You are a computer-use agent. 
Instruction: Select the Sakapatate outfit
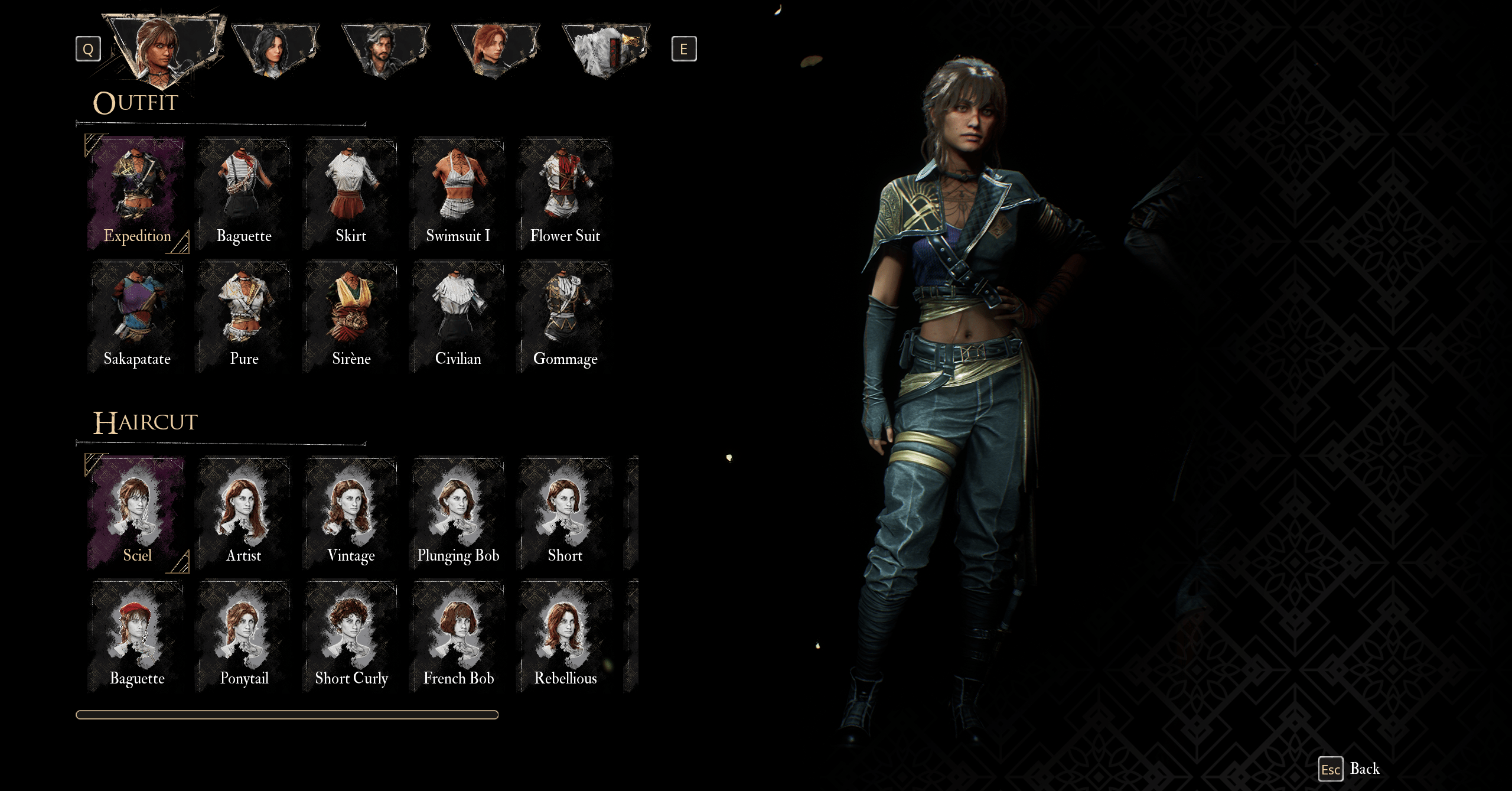pyautogui.click(x=137, y=317)
